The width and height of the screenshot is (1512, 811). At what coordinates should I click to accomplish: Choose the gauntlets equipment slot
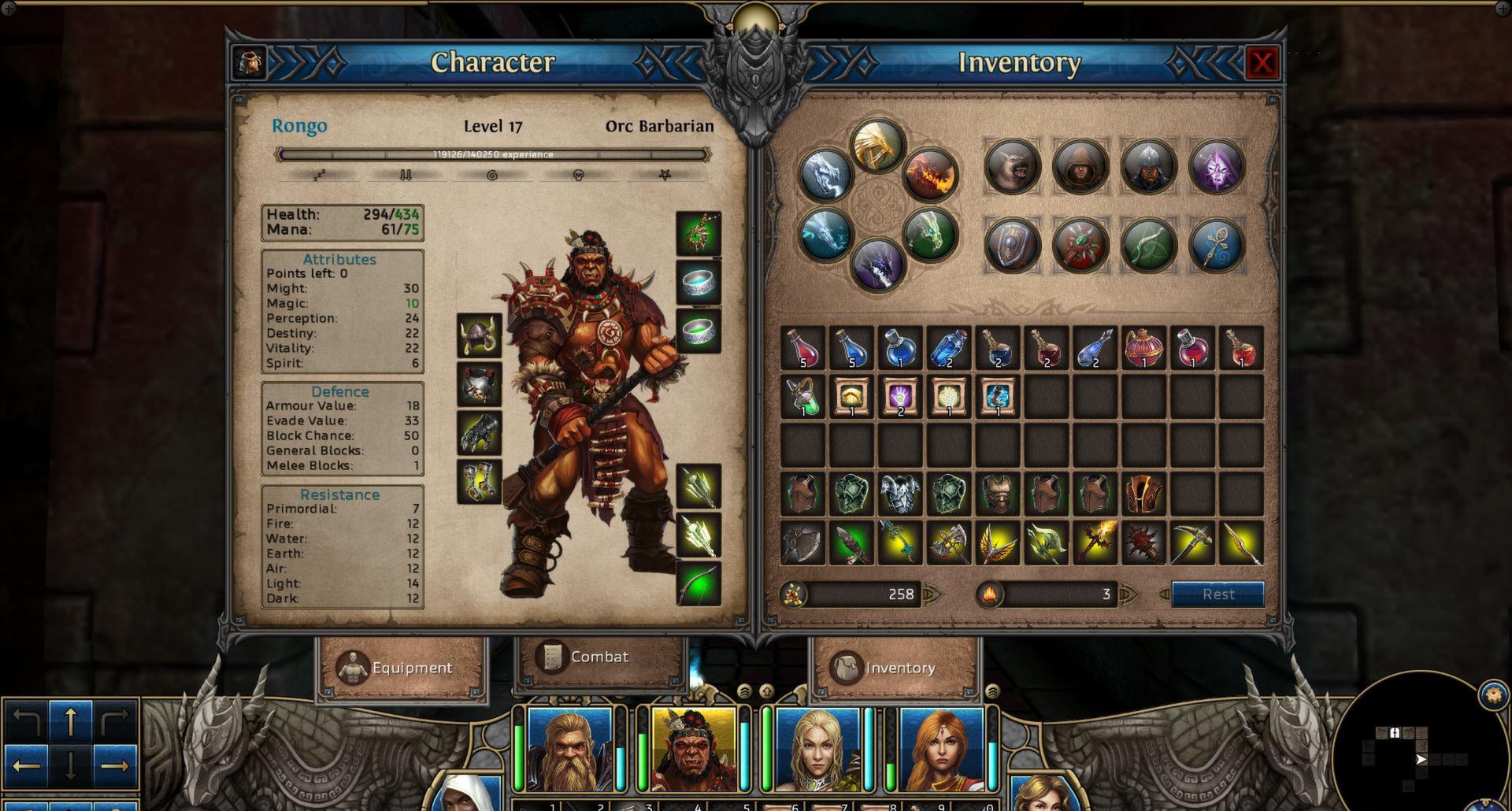(480, 432)
